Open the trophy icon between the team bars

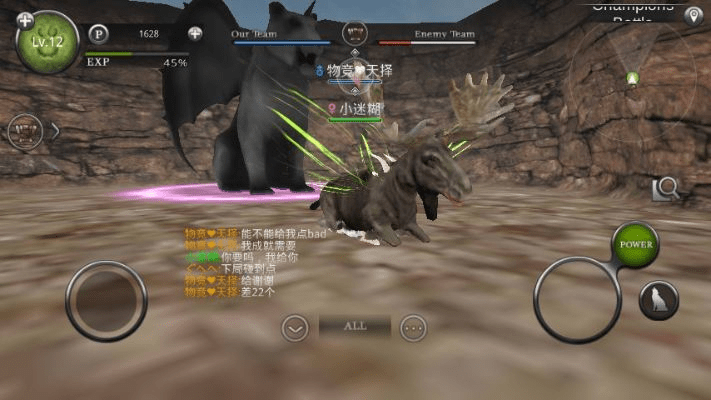pos(353,33)
